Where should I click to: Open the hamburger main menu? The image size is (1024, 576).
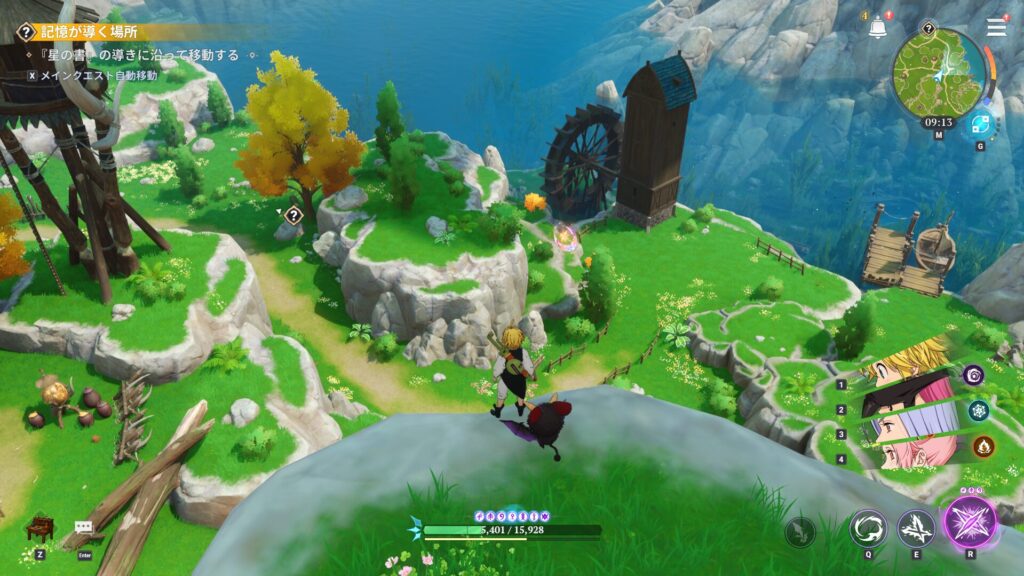point(996,27)
